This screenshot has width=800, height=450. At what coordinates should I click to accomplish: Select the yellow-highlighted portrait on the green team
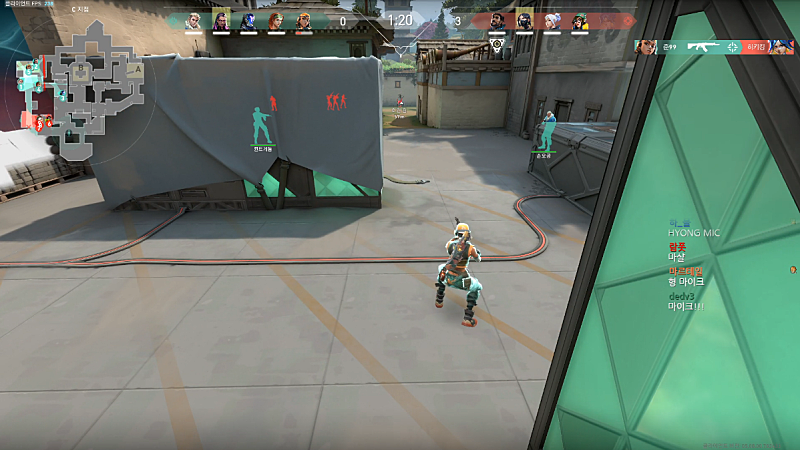tap(221, 20)
